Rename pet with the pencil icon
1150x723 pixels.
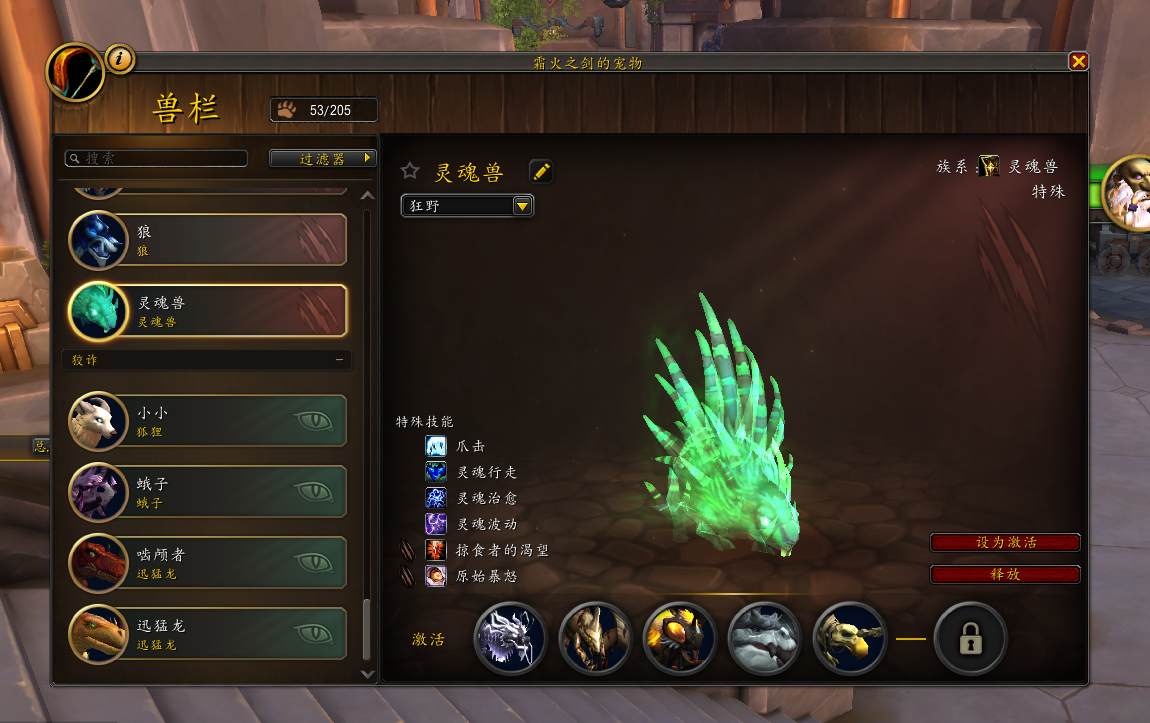[541, 172]
